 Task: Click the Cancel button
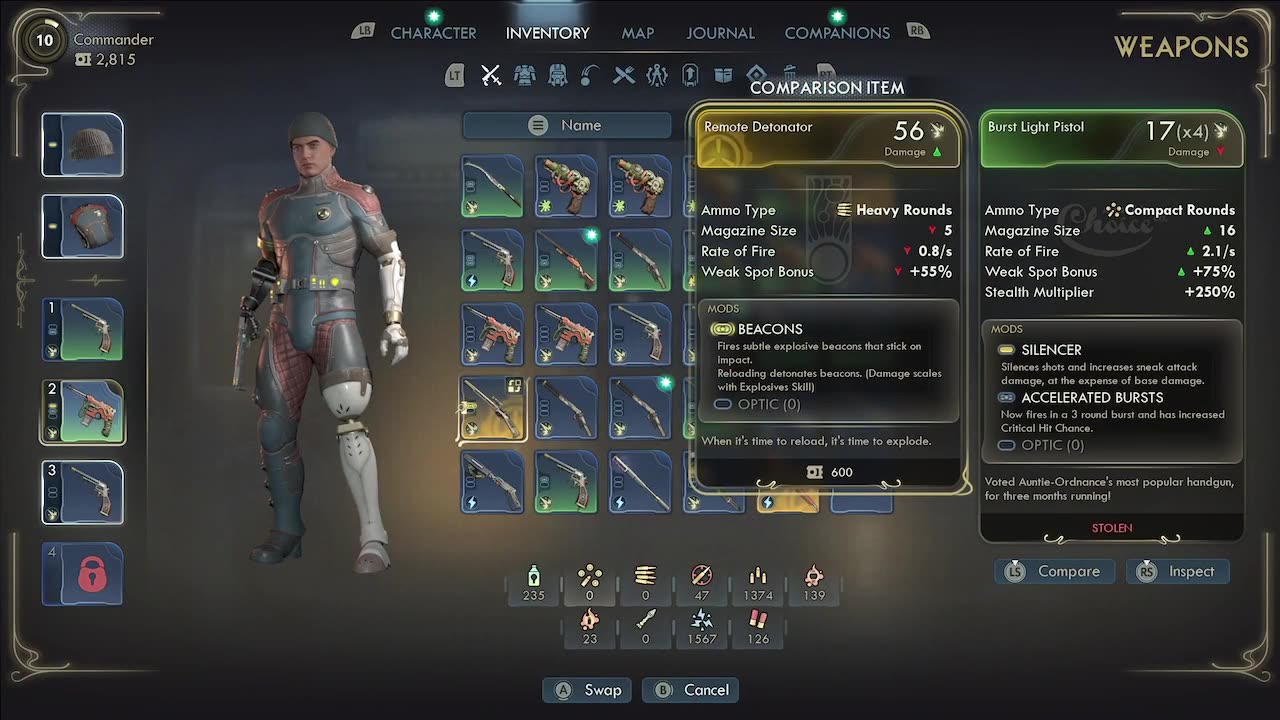point(693,690)
